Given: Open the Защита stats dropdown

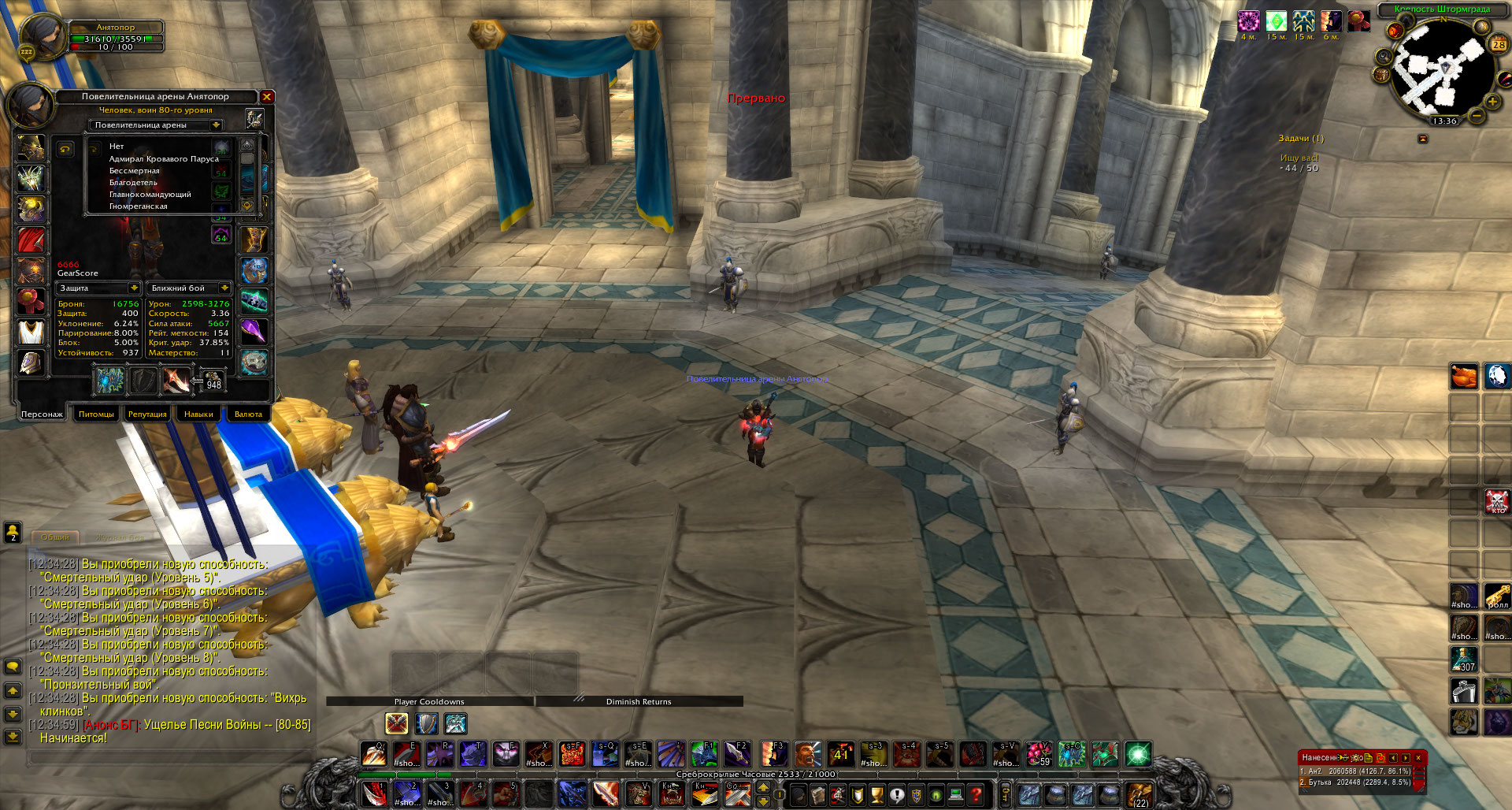Looking at the screenshot, I should [134, 288].
